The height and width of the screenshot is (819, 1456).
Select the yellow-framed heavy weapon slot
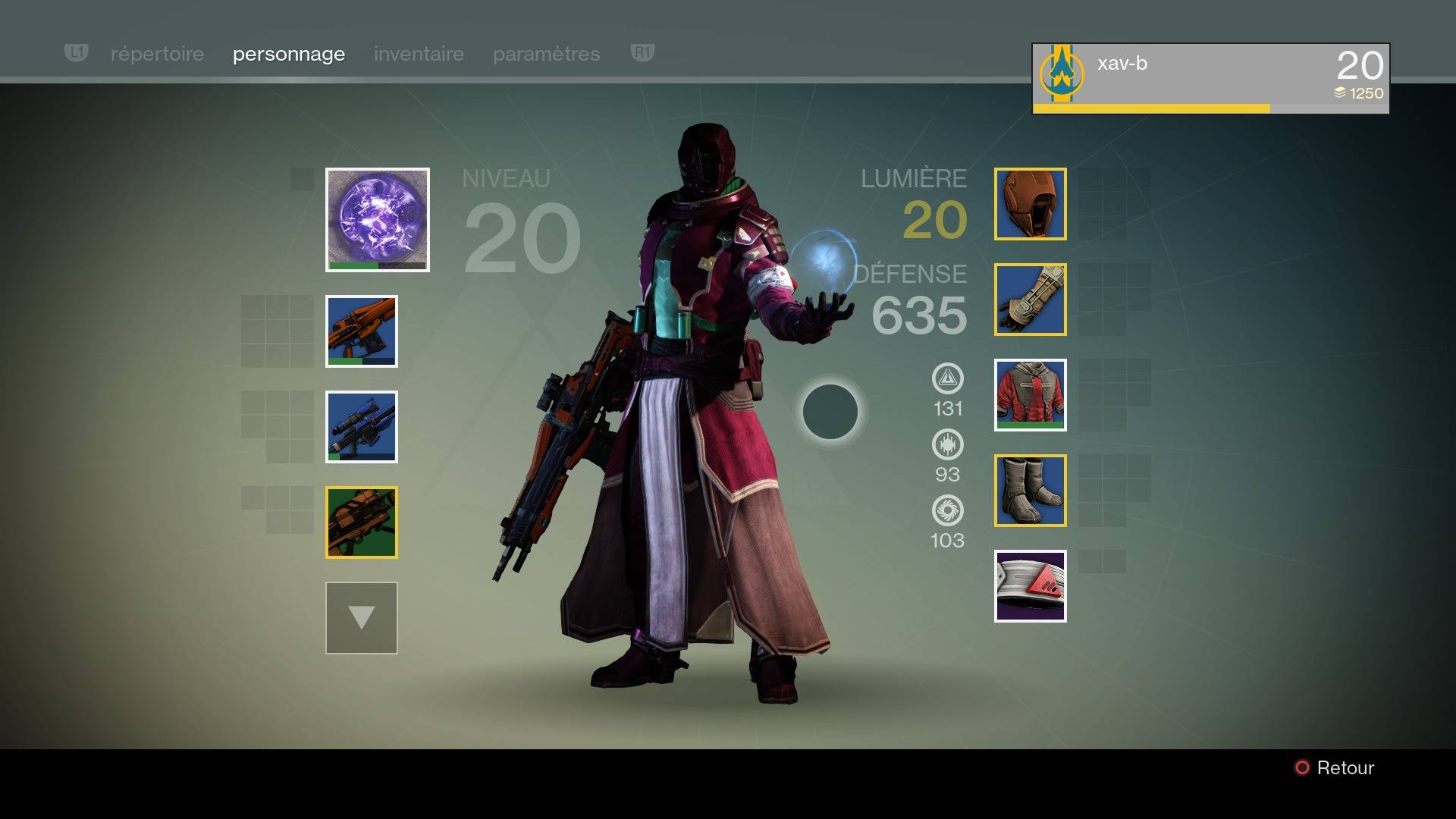click(x=362, y=522)
